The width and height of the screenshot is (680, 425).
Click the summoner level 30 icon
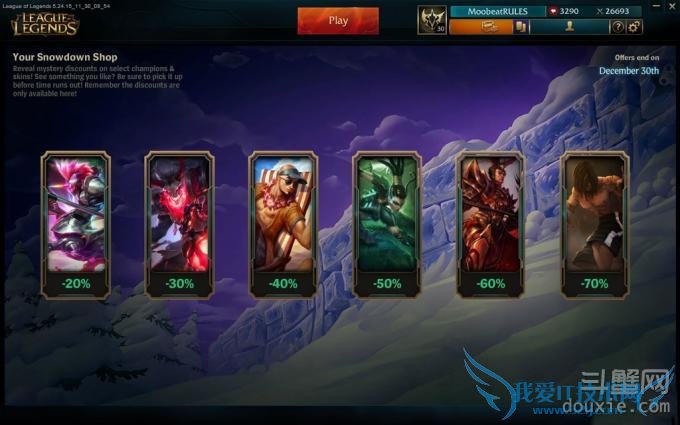tap(432, 21)
